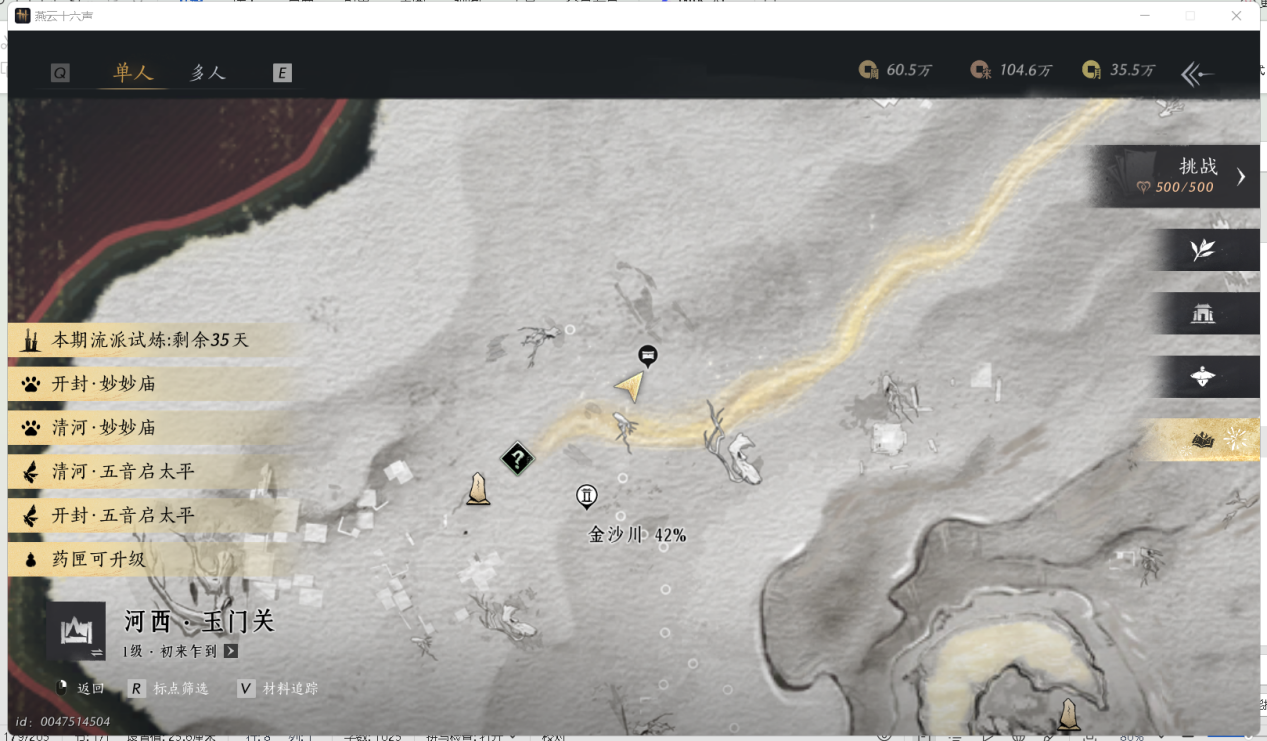Select the pavilion building filter icon
The height and width of the screenshot is (741, 1267).
pos(1203,314)
